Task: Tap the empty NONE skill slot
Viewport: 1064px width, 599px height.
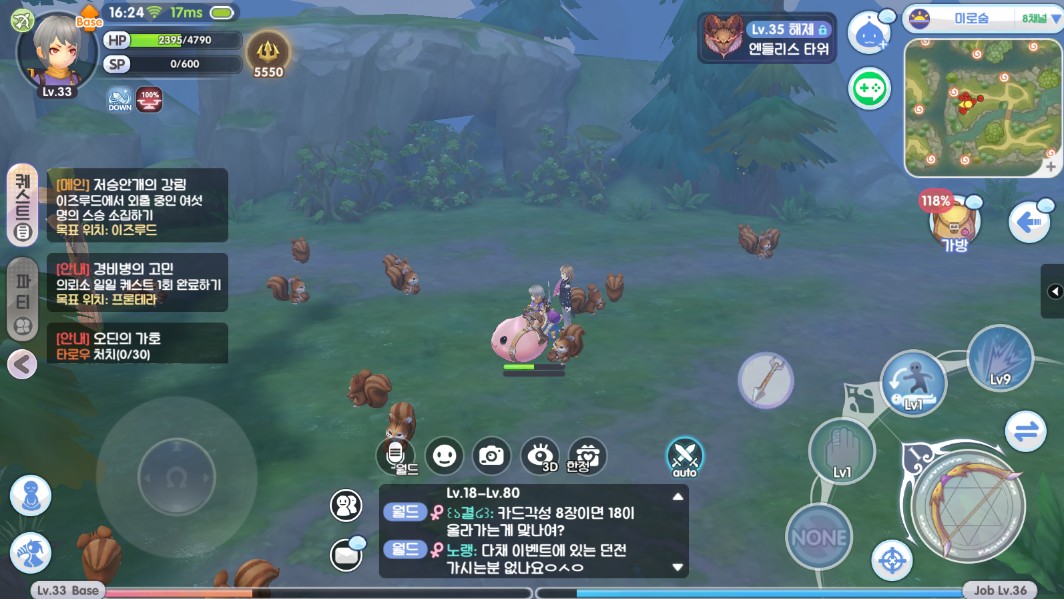Action: [819, 537]
